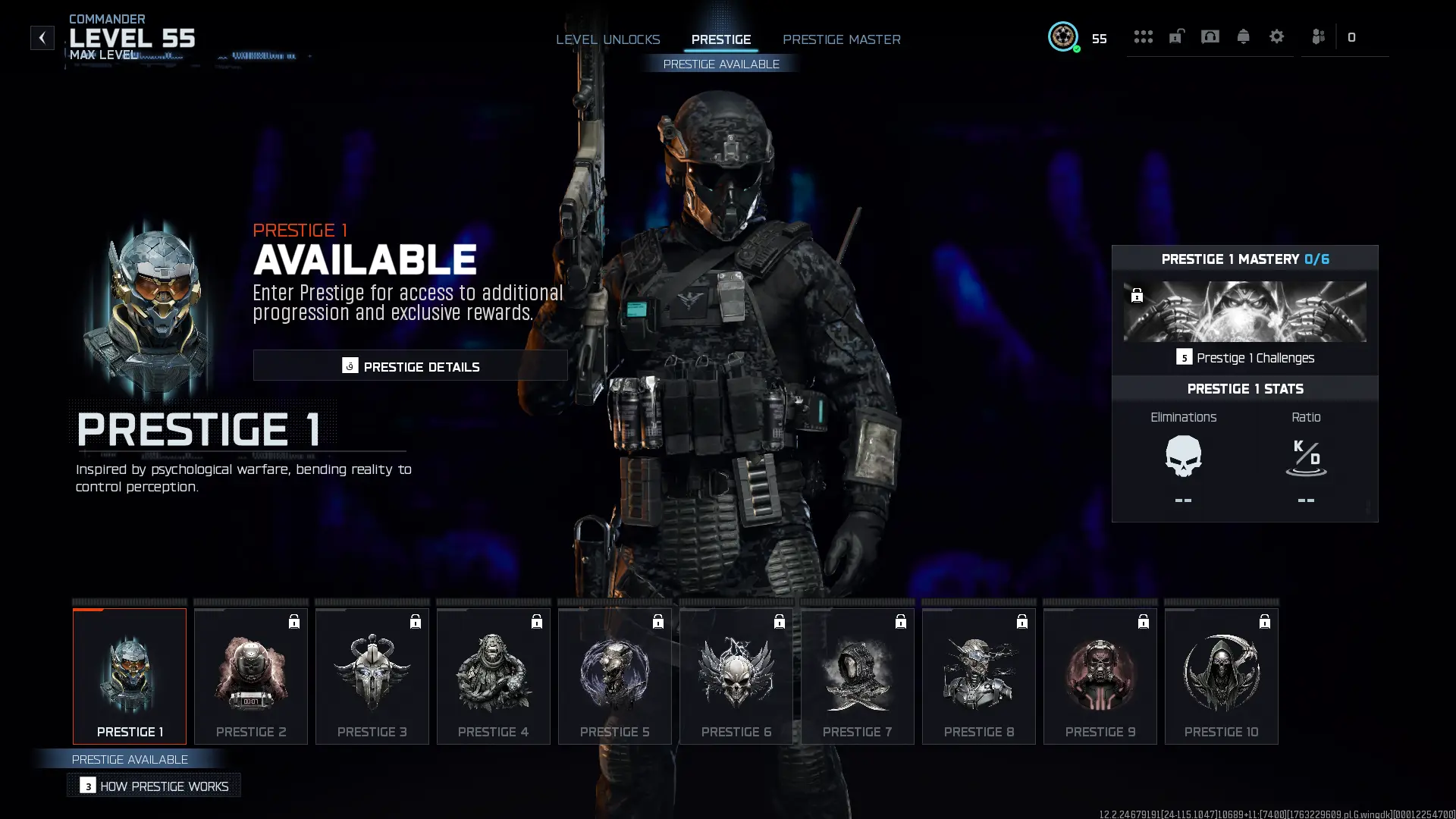Image resolution: width=1456 pixels, height=819 pixels.
Task: Select the locked Prestige 2 card
Action: click(250, 676)
